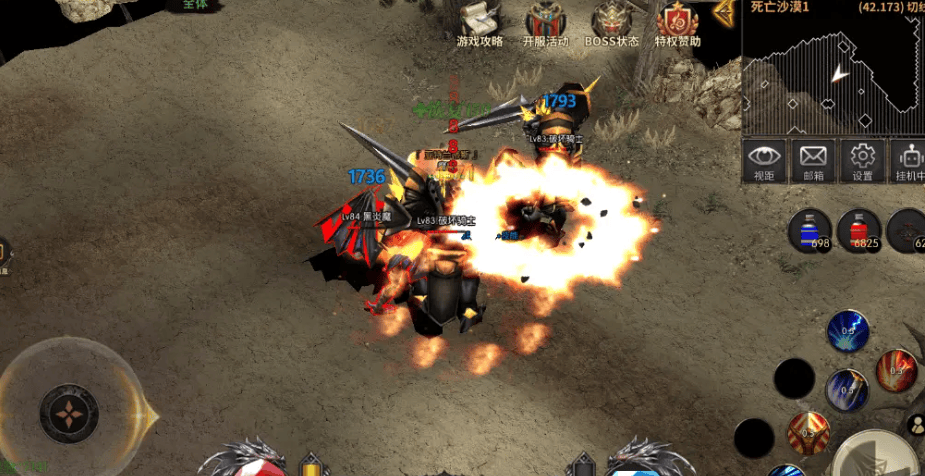The height and width of the screenshot is (476, 925).
Task: Toggle the 挂机 auto-battle robot button
Action: pos(910,160)
